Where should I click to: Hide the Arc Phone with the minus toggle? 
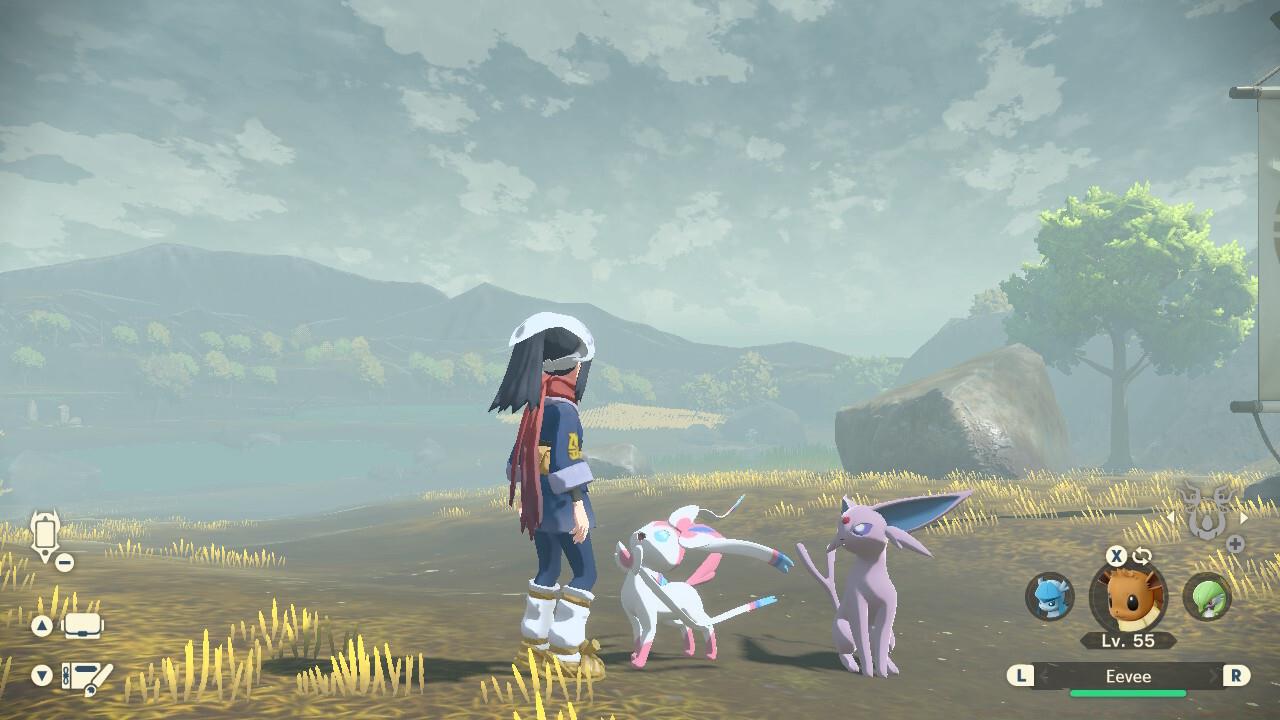[63, 560]
